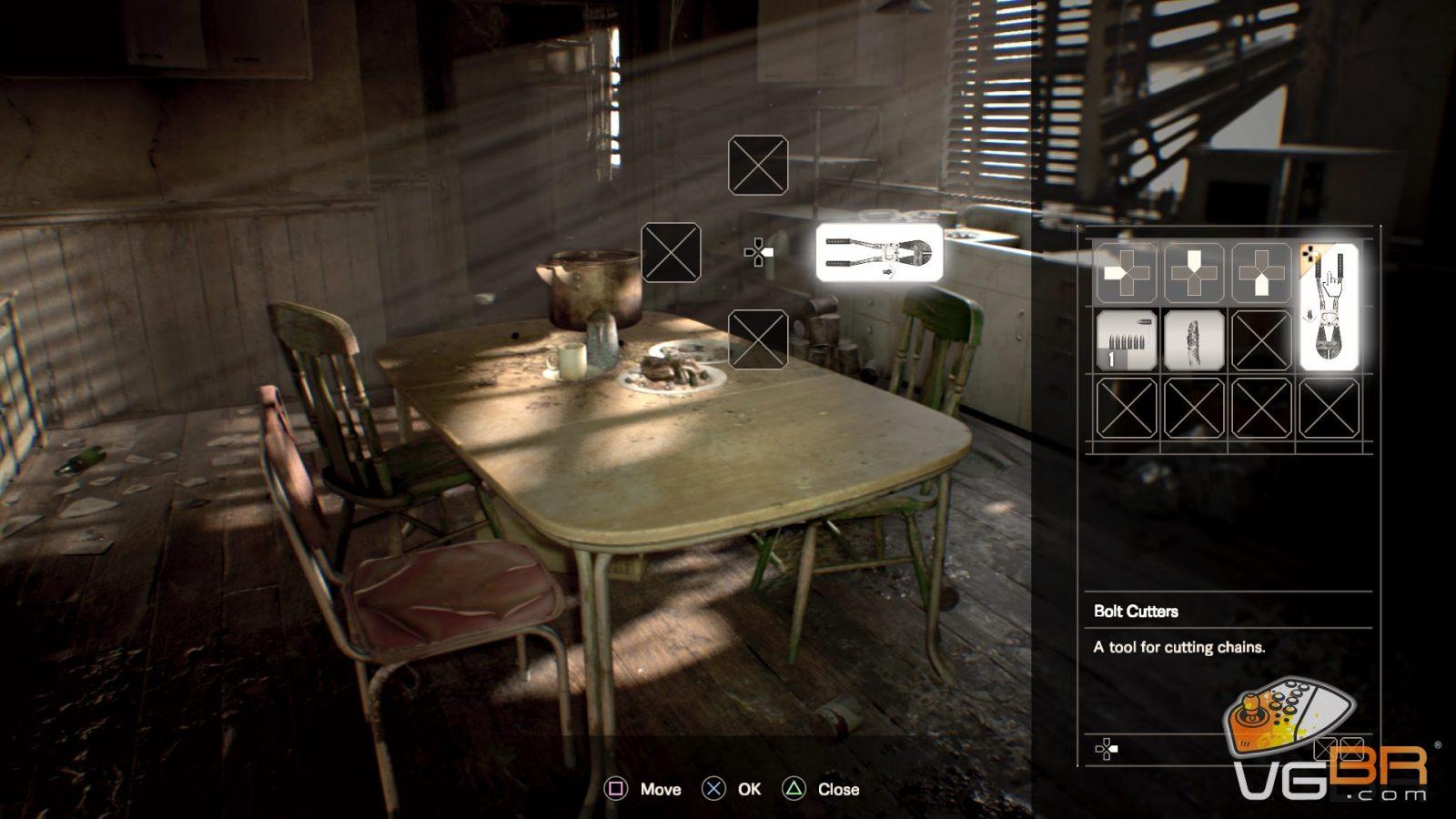Choose the empty bottom slot of the quick-select cross
This screenshot has height=819, width=1456.
[758, 339]
